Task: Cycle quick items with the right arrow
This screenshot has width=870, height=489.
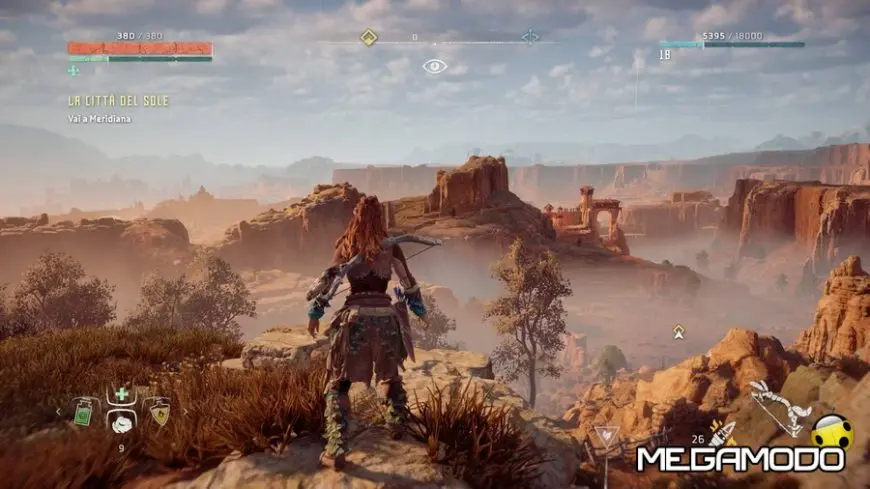Action: point(184,411)
